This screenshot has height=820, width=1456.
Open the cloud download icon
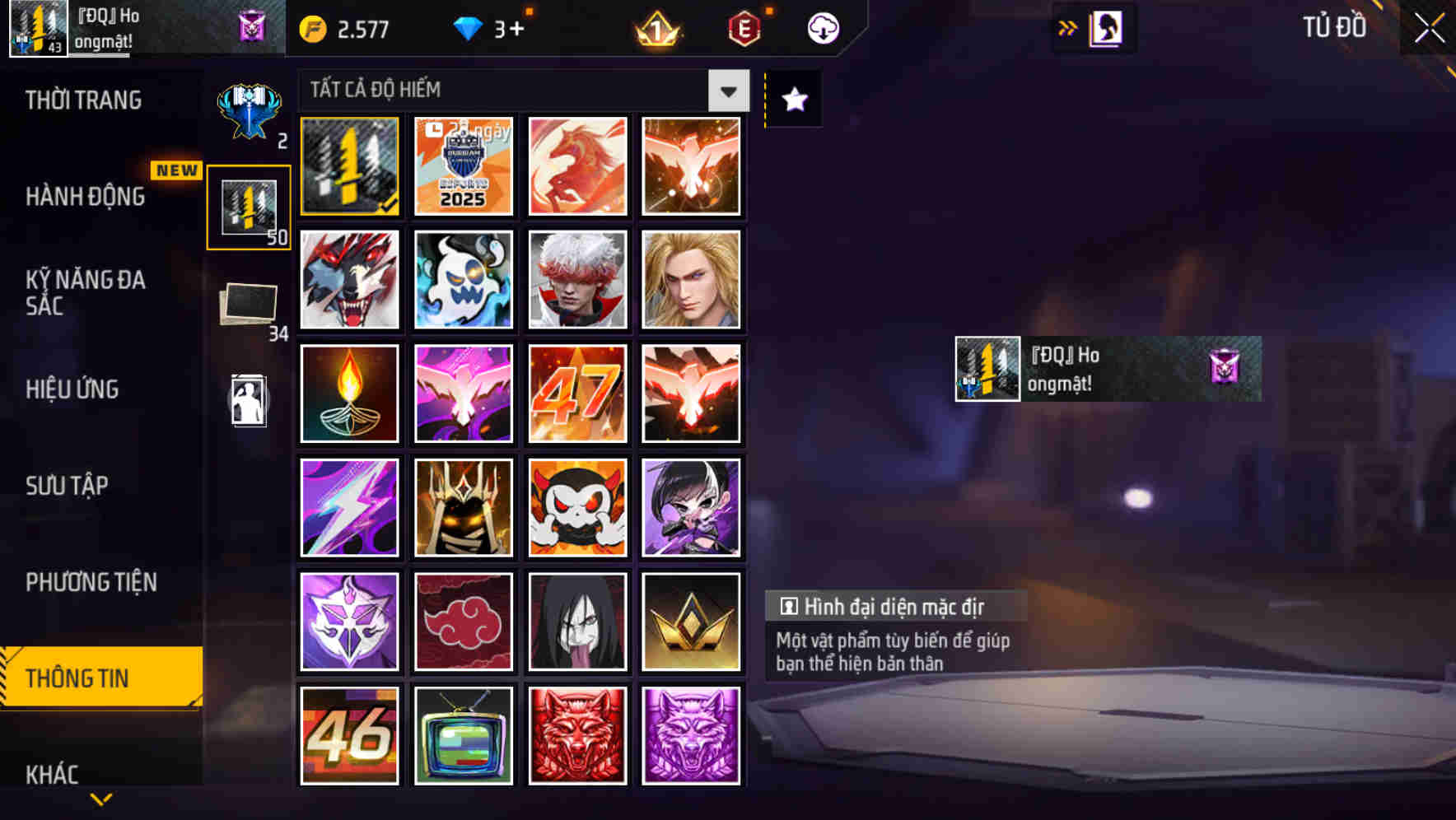(x=822, y=27)
